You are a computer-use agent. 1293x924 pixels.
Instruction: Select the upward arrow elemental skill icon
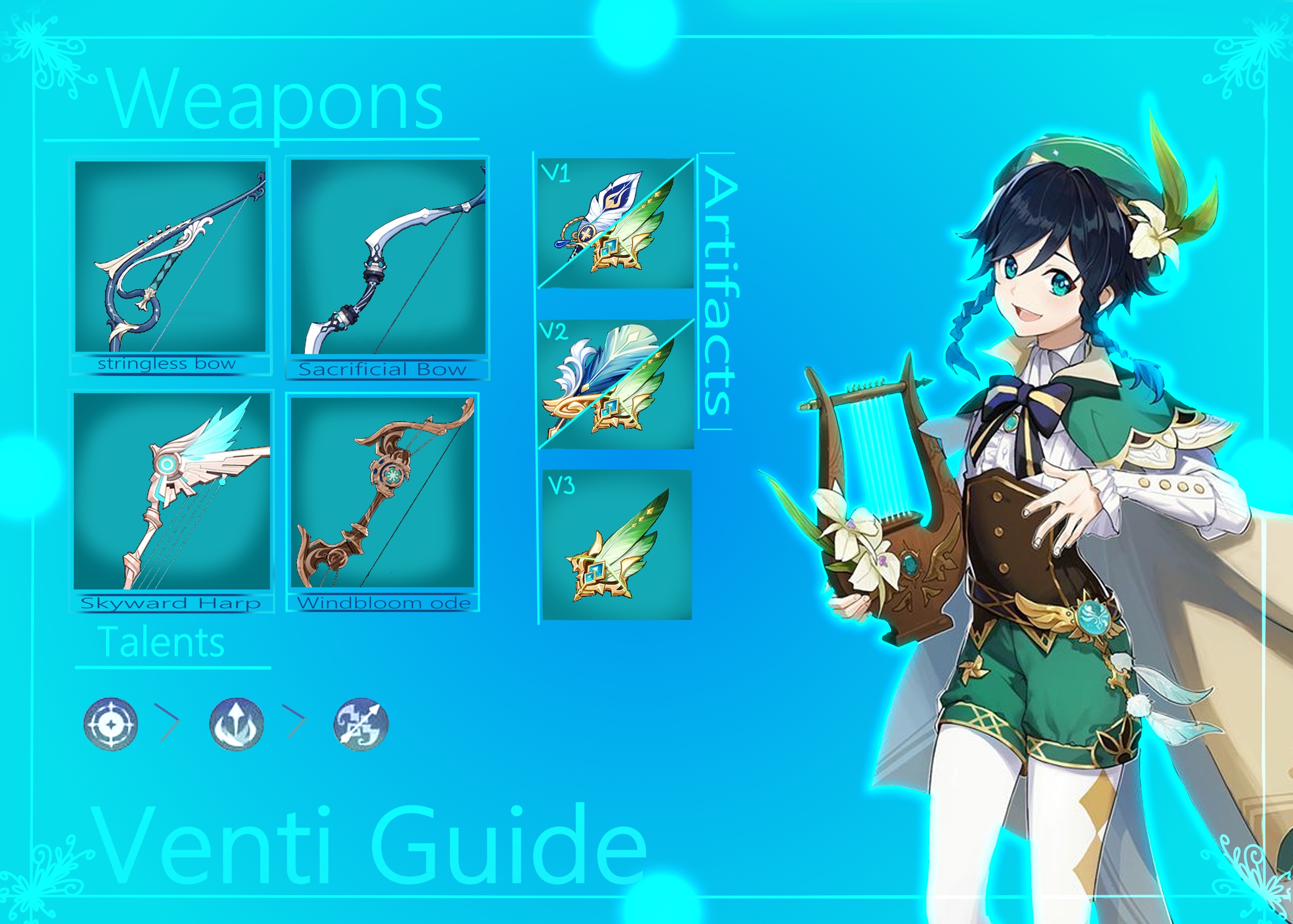click(236, 724)
